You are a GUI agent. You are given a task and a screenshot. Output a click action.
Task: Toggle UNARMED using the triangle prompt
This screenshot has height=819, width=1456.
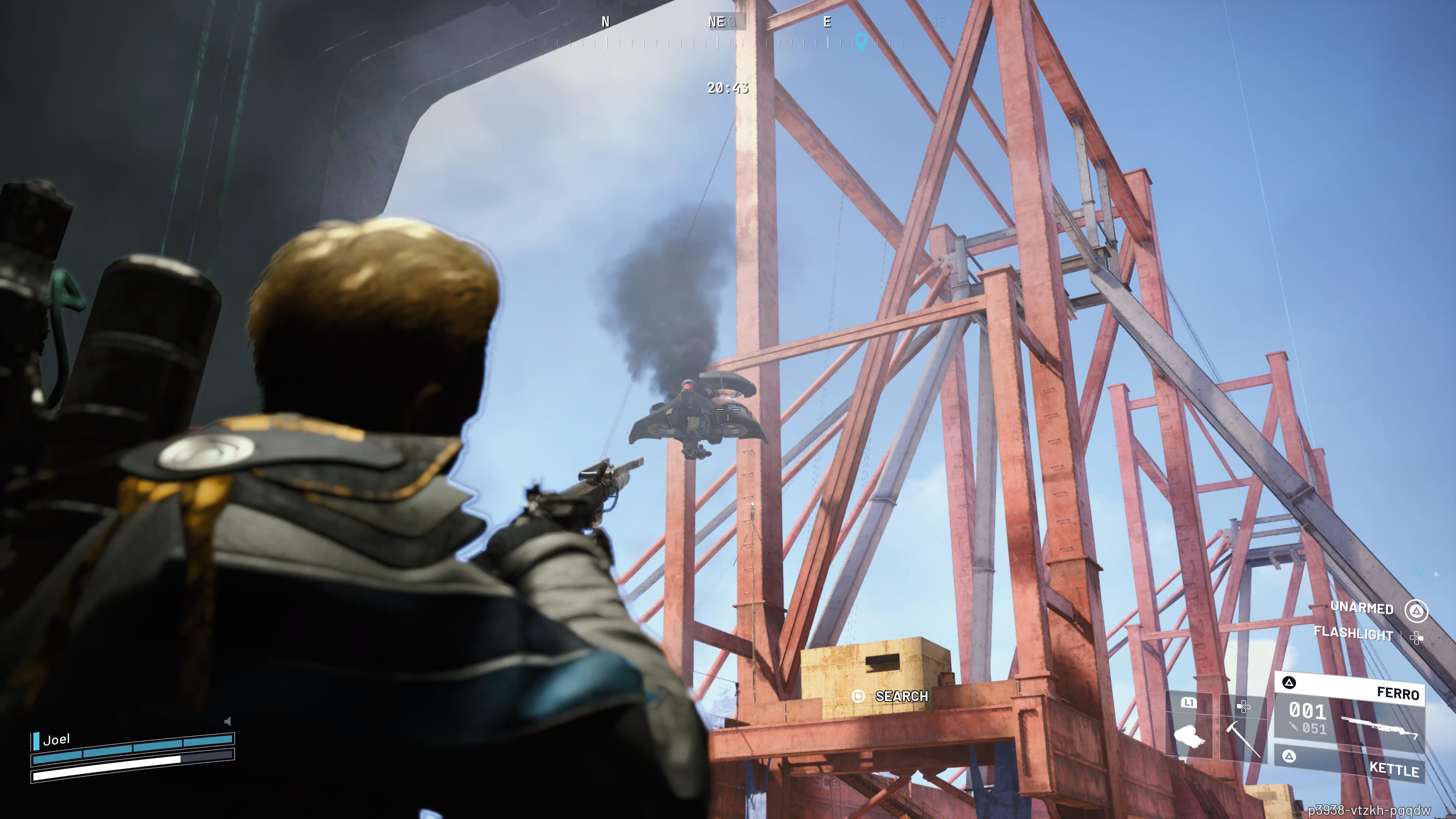point(1417,611)
